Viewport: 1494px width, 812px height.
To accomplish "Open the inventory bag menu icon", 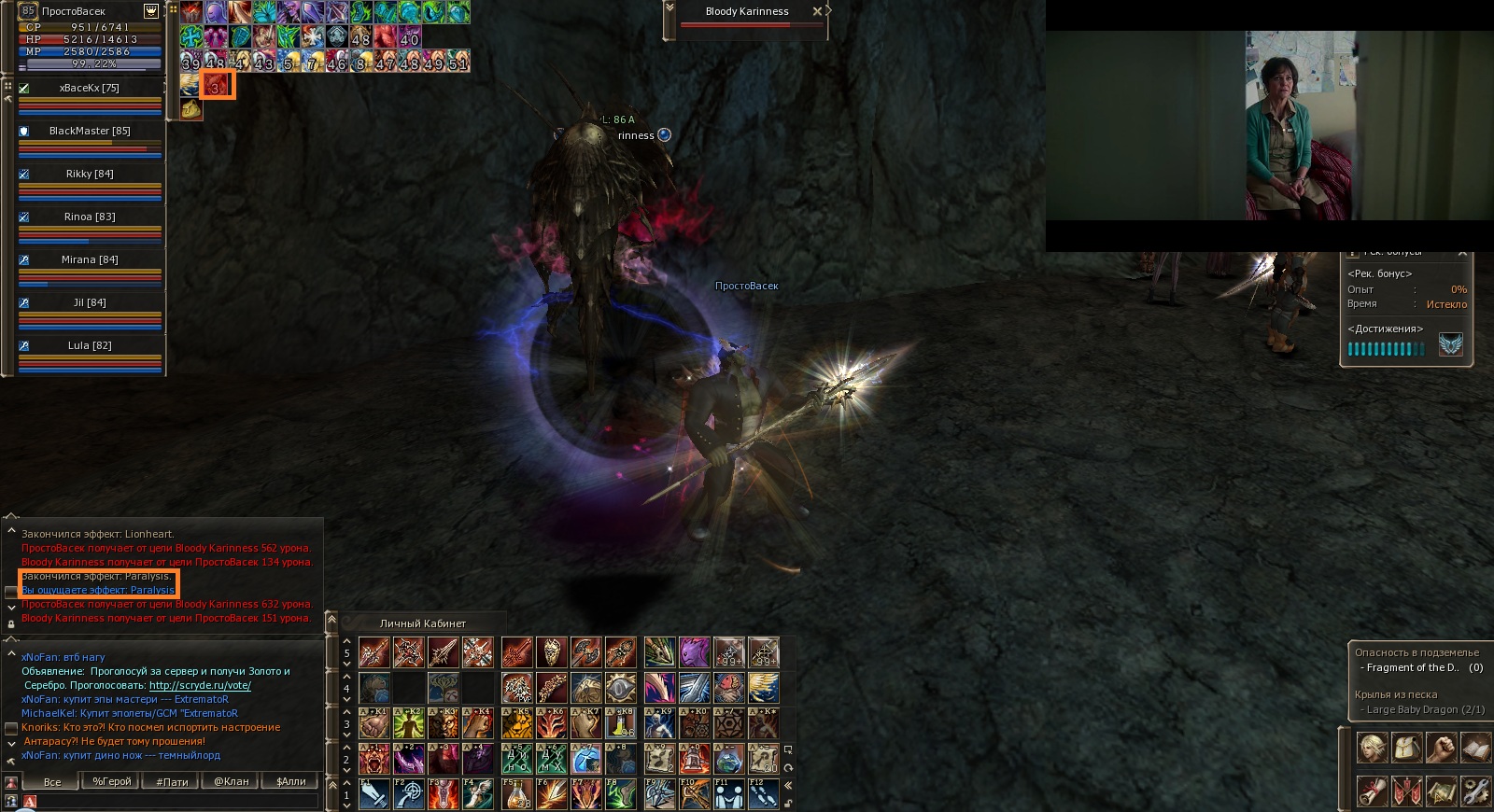I will 1406,749.
